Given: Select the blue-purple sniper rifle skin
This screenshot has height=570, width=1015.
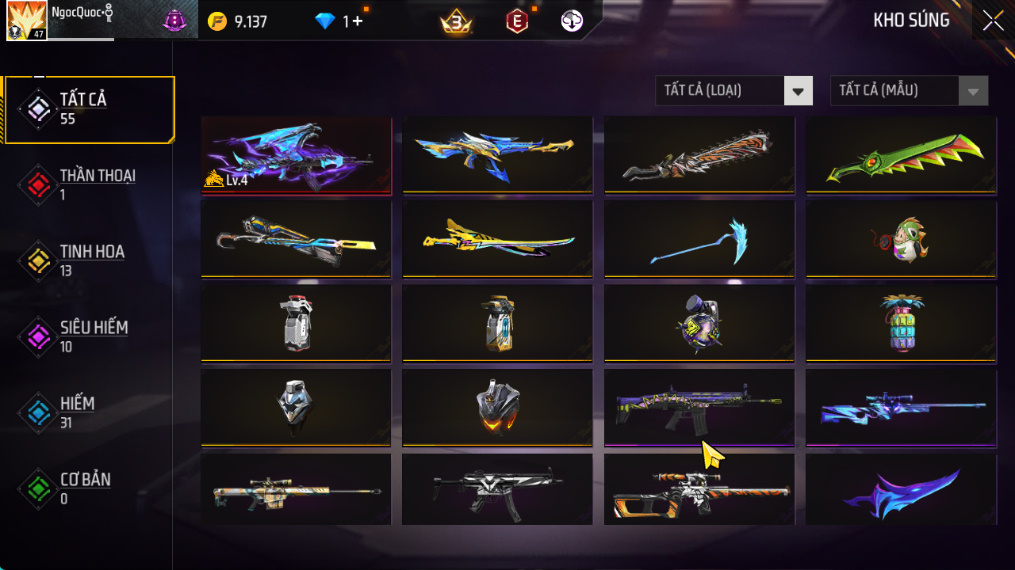Looking at the screenshot, I should pos(901,408).
